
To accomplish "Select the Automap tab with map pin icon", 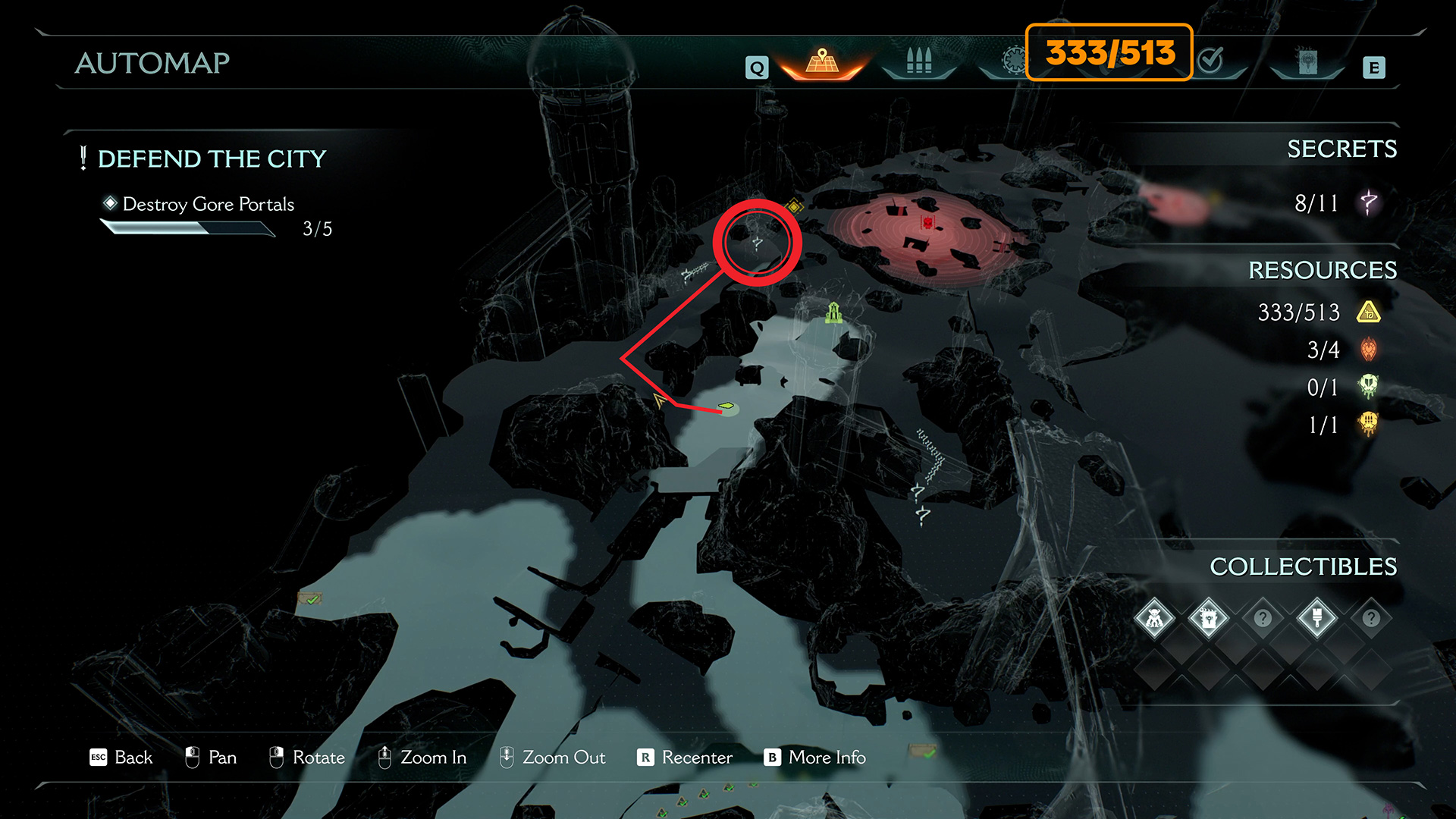I will tap(822, 62).
